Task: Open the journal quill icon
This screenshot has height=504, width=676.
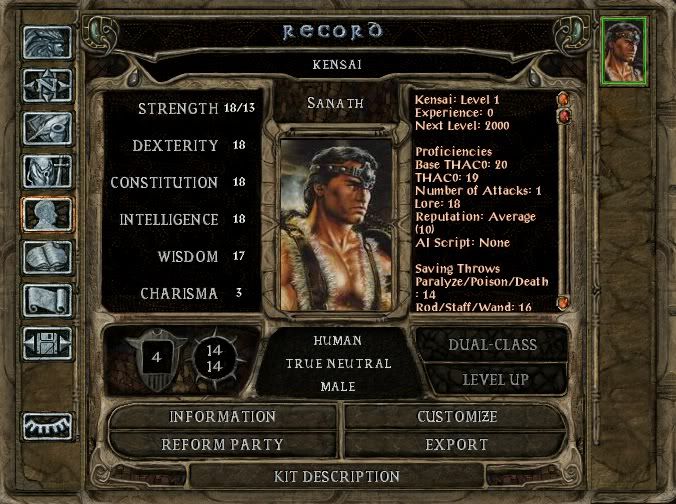Action: [x=47, y=129]
